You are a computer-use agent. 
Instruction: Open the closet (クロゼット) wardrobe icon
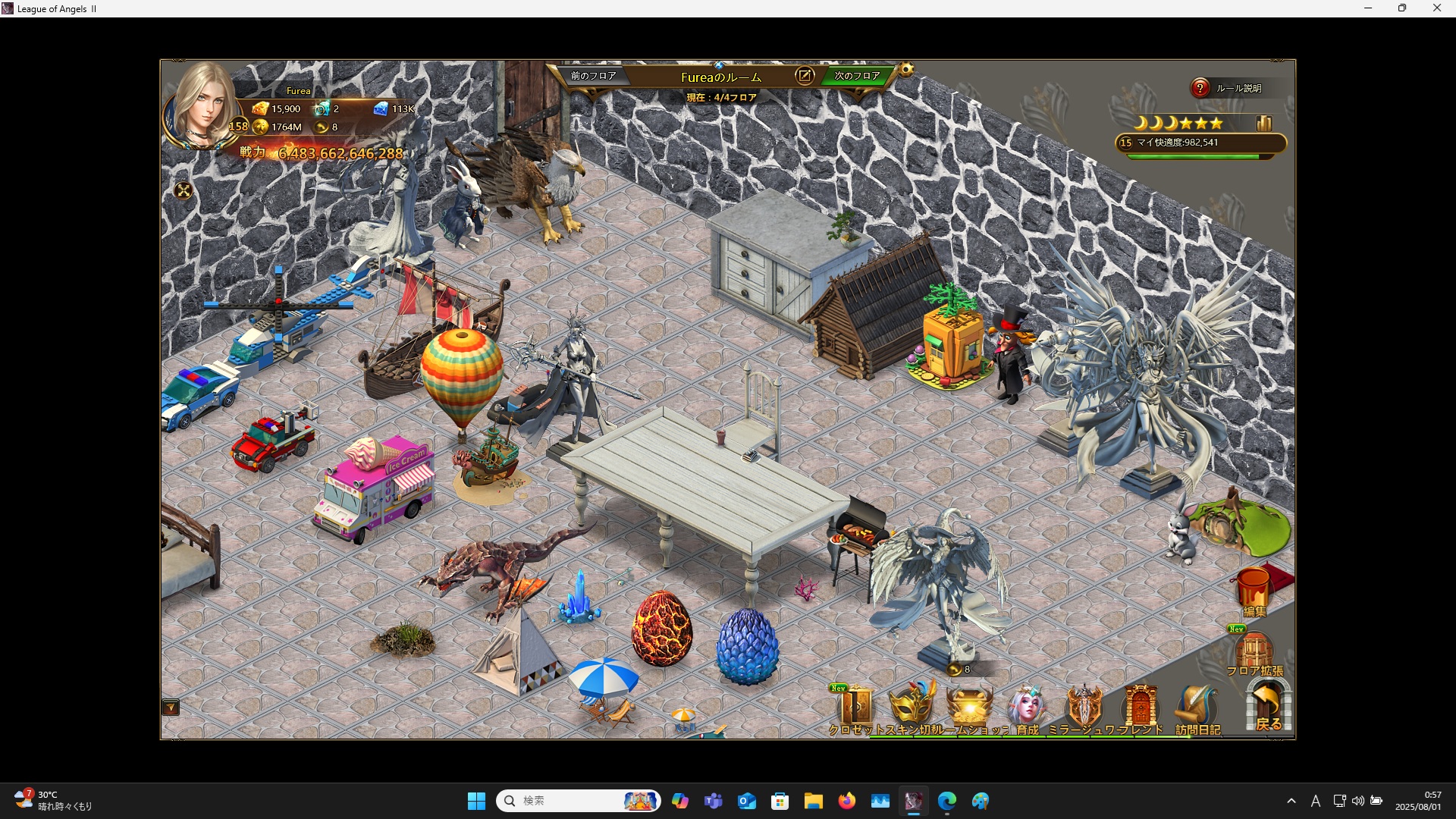(855, 708)
